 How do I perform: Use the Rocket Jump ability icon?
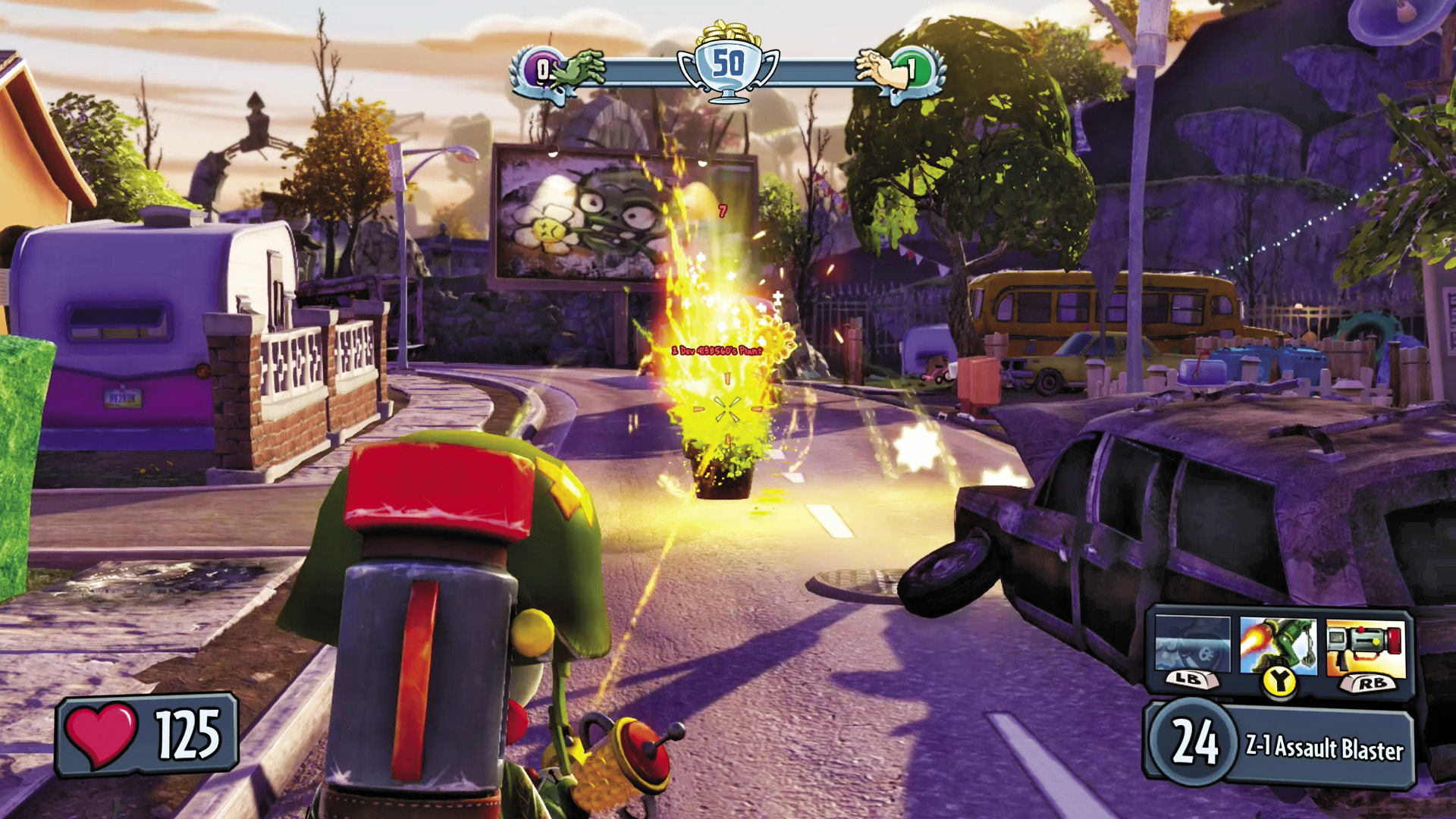coord(1279,645)
